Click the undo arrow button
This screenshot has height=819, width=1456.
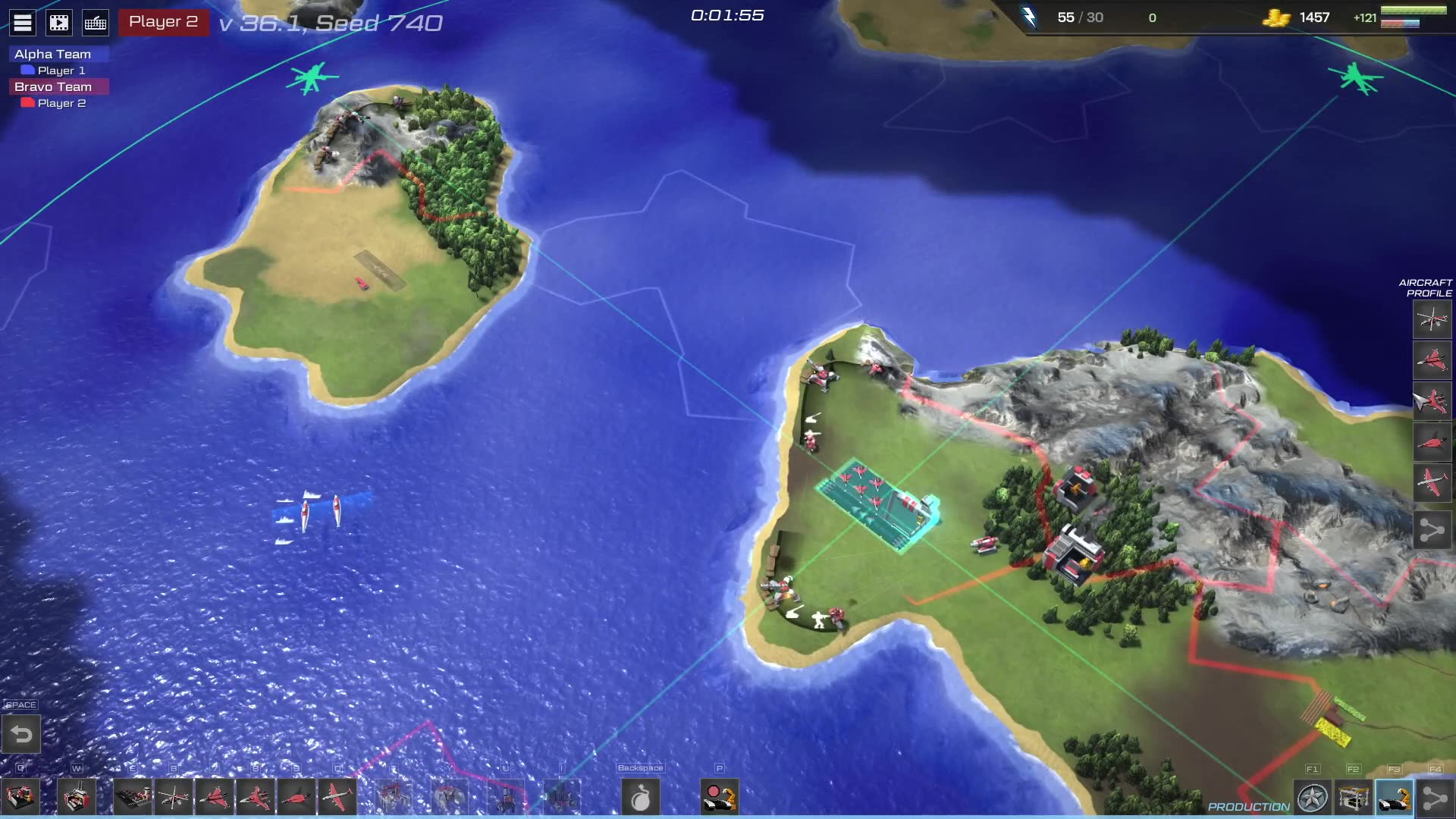pyautogui.click(x=21, y=734)
